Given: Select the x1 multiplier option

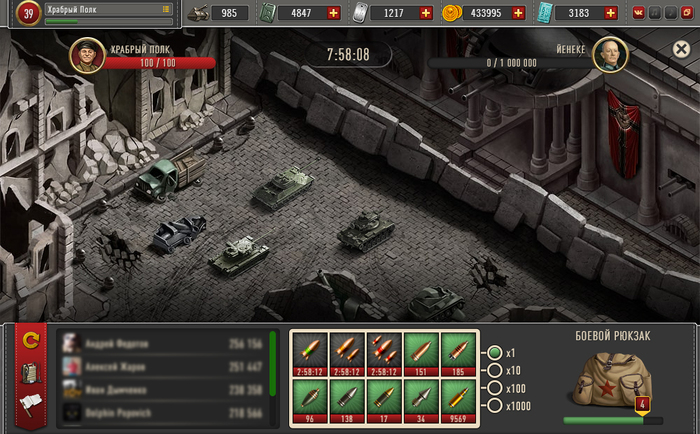Looking at the screenshot, I should (494, 353).
